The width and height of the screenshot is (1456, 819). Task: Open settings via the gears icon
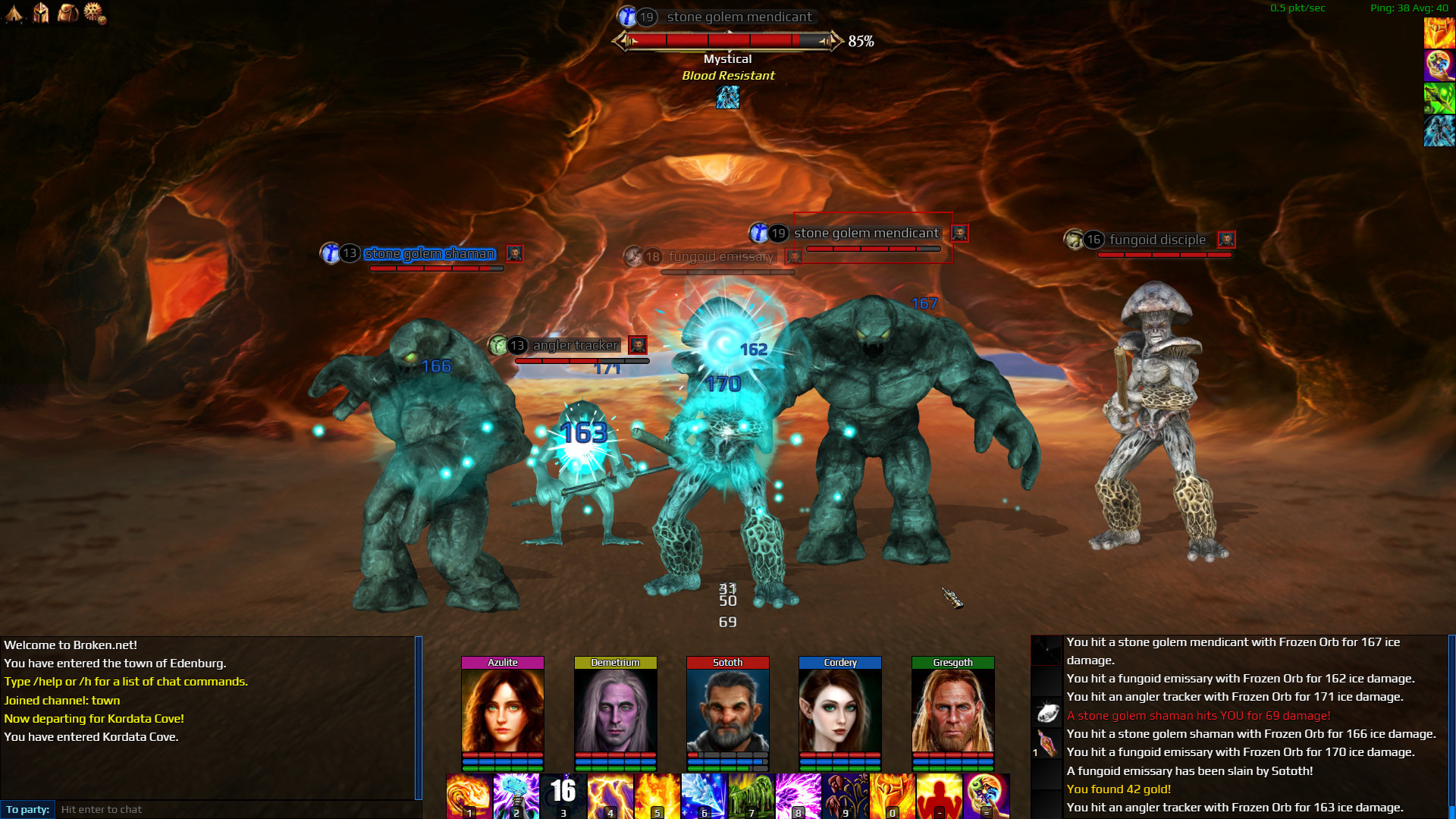point(95,13)
